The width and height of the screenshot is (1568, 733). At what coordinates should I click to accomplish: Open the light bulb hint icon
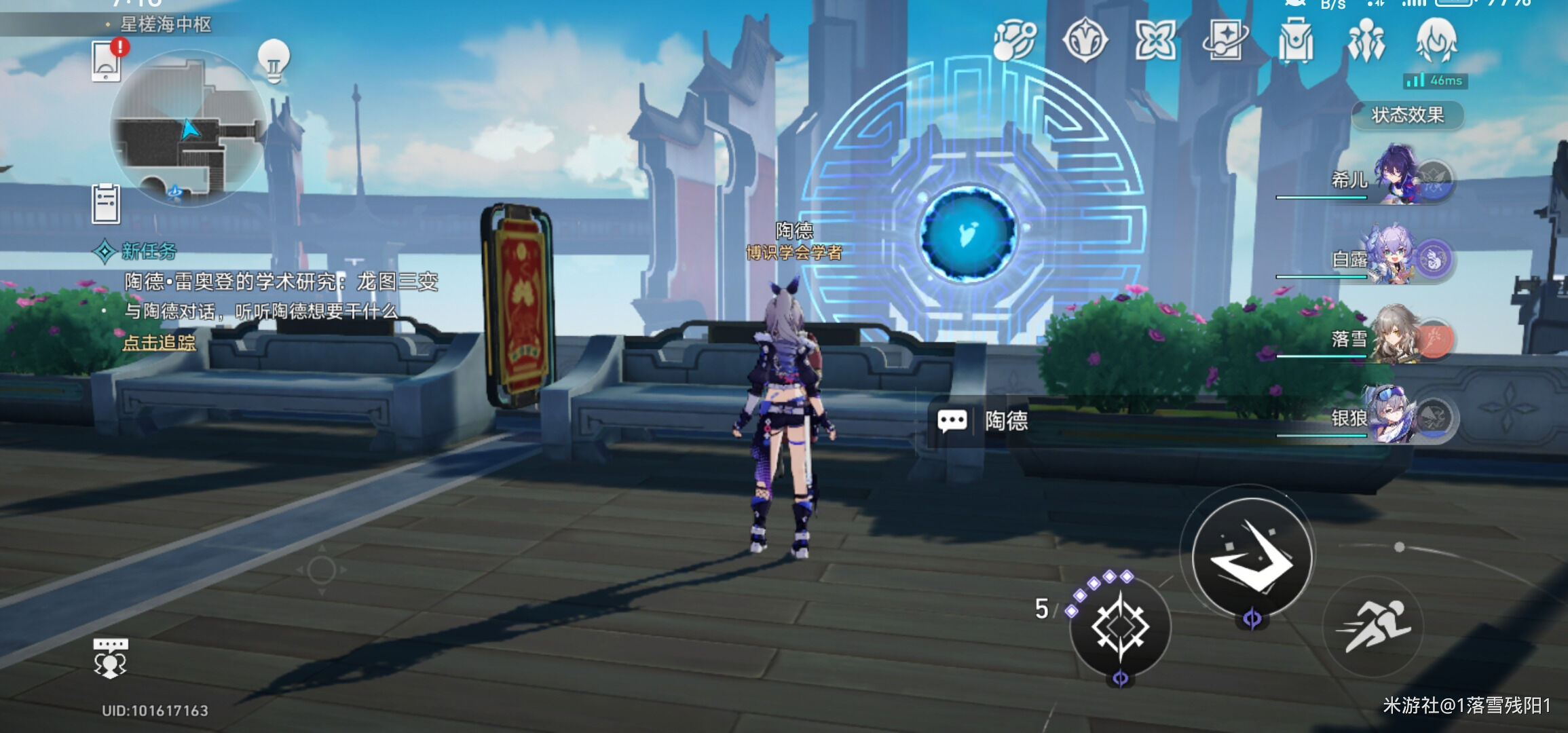tap(274, 61)
